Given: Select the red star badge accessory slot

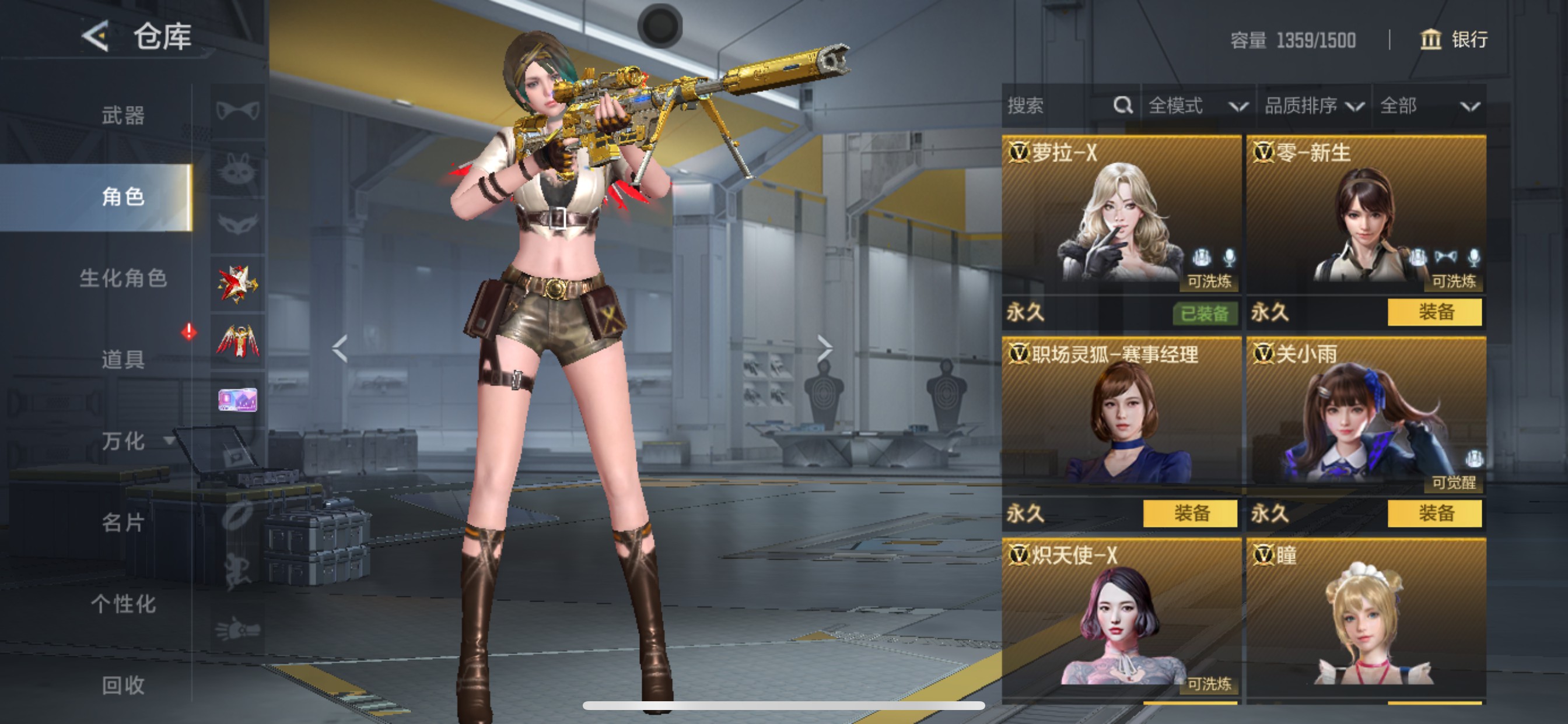Looking at the screenshot, I should tap(237, 284).
